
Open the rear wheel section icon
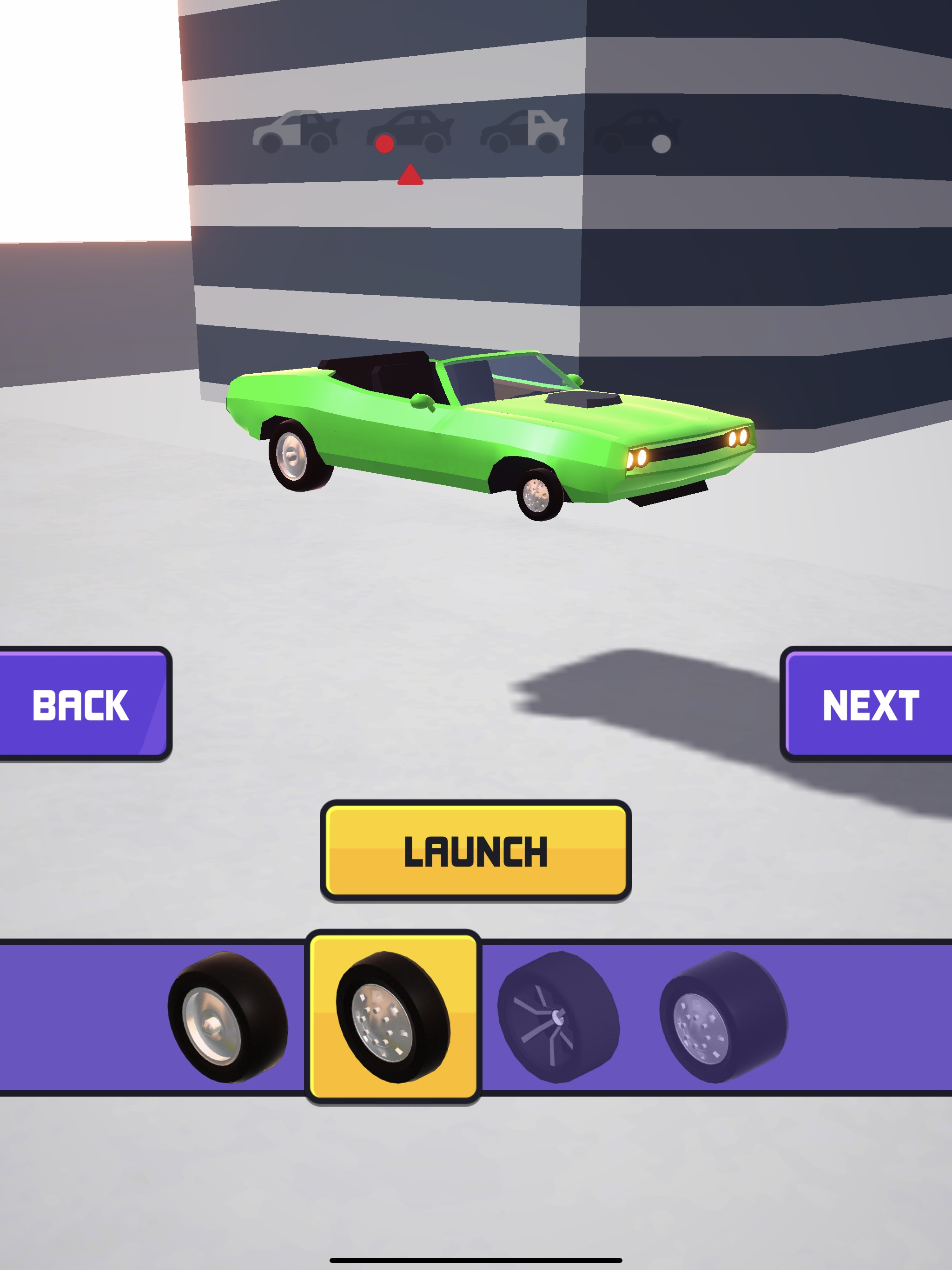click(x=637, y=132)
